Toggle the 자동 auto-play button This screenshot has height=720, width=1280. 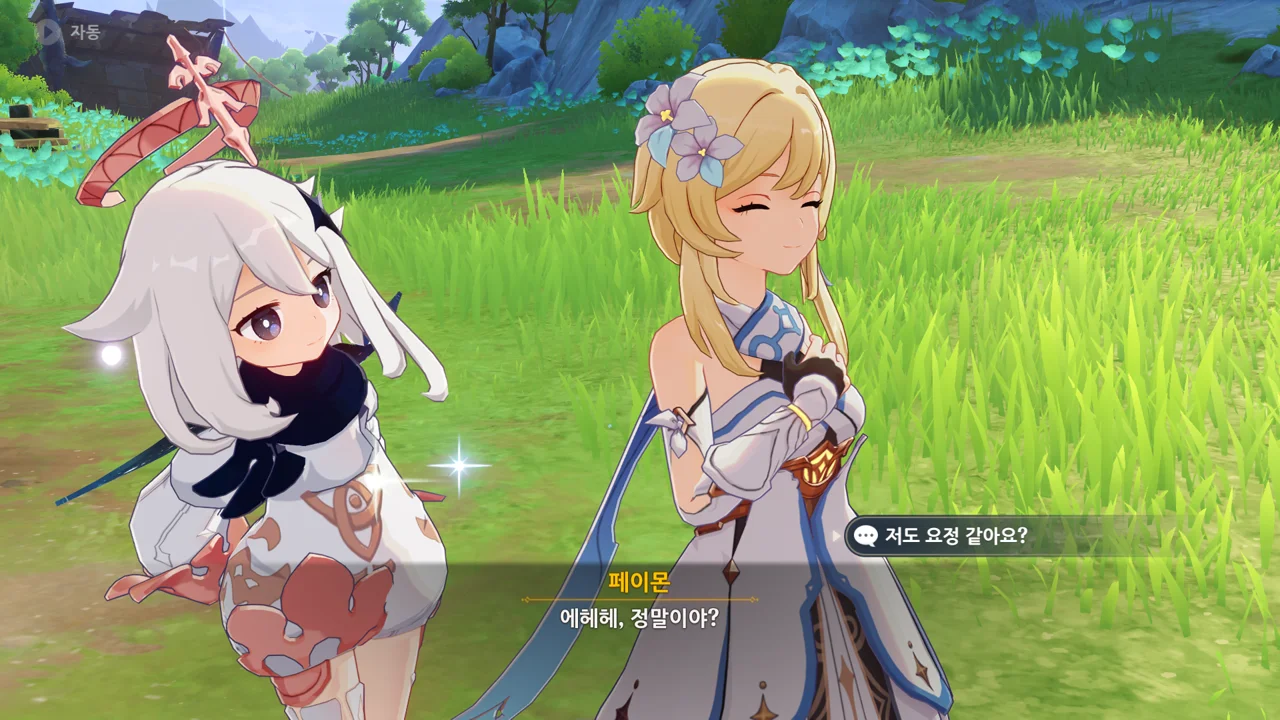[x=68, y=30]
